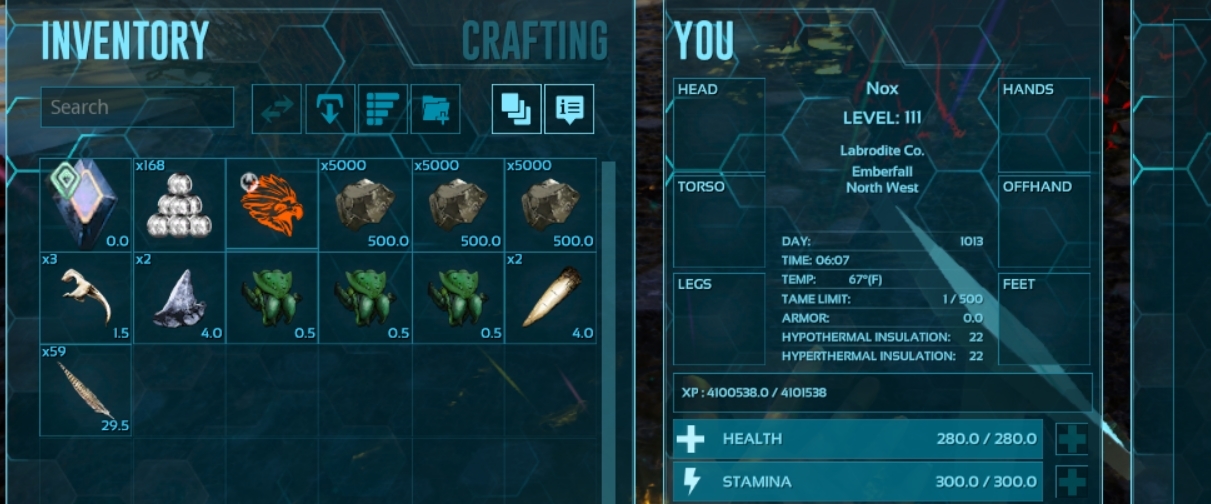
Task: Select the blue crystal item in the first slot
Action: (86, 204)
